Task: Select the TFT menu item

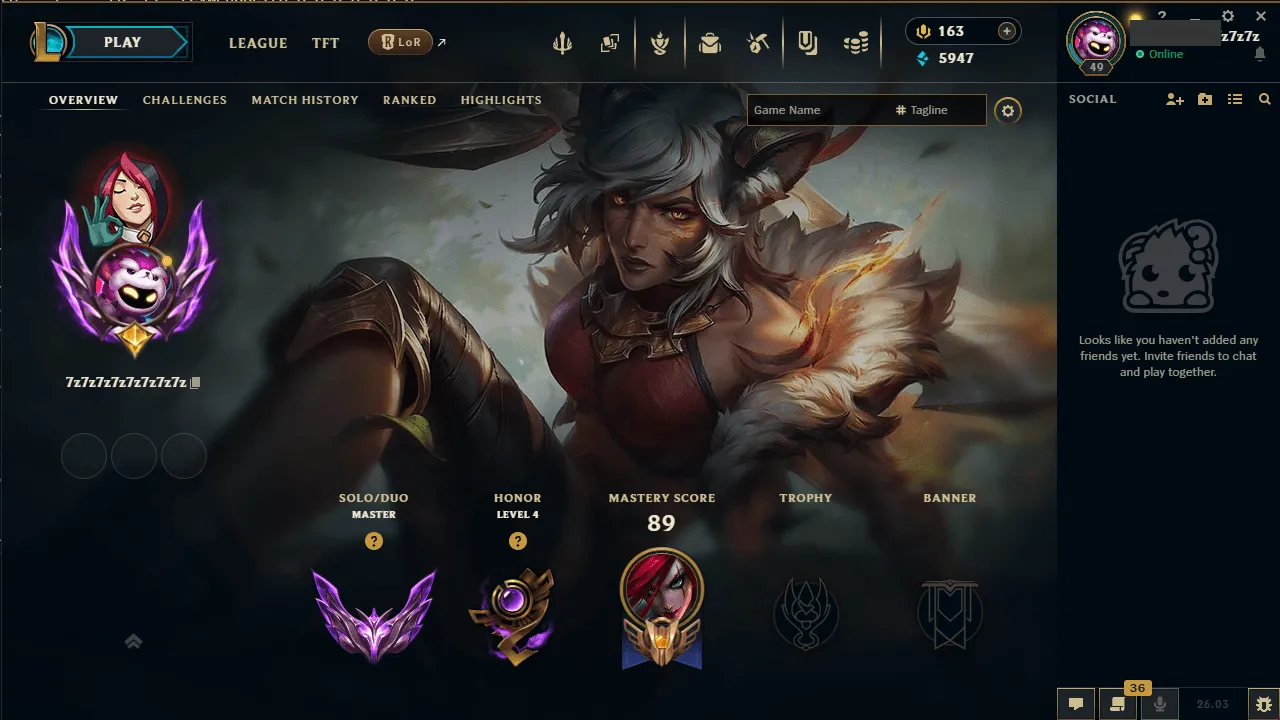Action: pyautogui.click(x=325, y=43)
